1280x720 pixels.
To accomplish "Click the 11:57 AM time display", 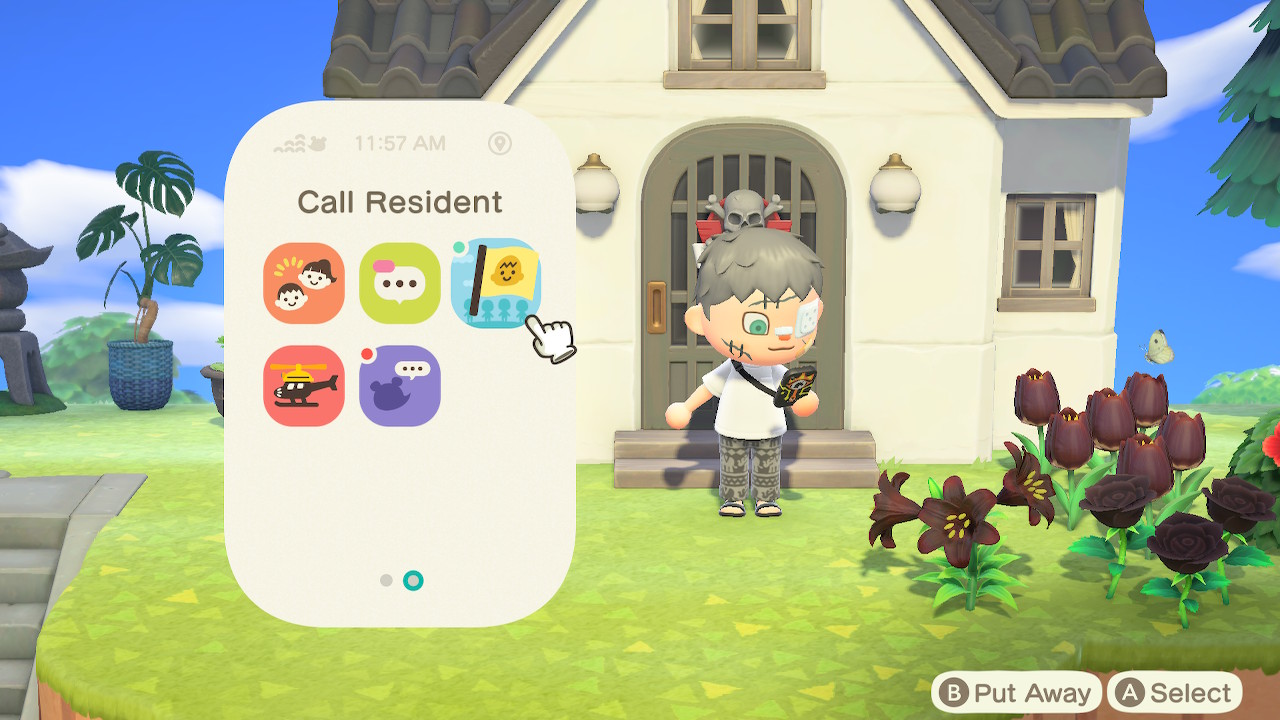I will click(400, 142).
